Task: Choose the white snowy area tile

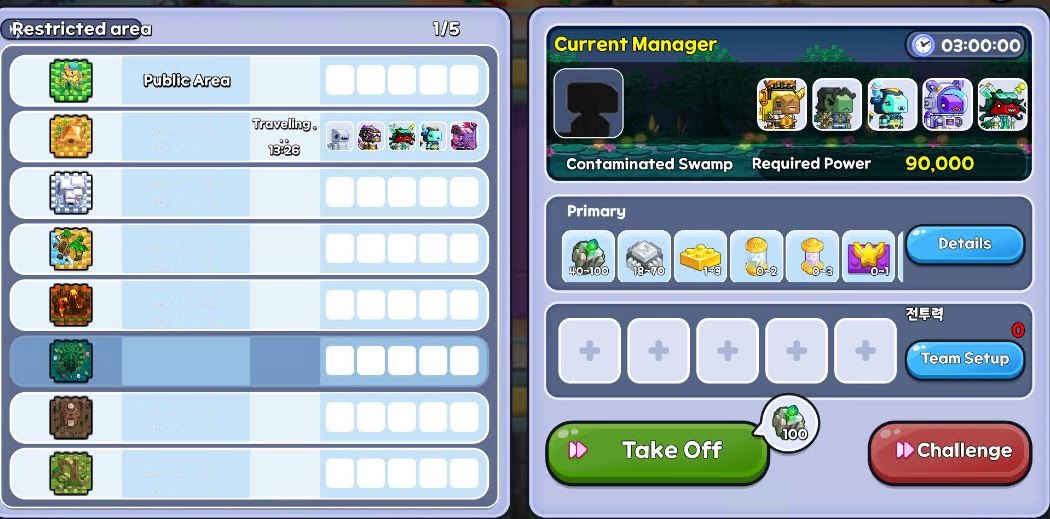Action: (70, 193)
